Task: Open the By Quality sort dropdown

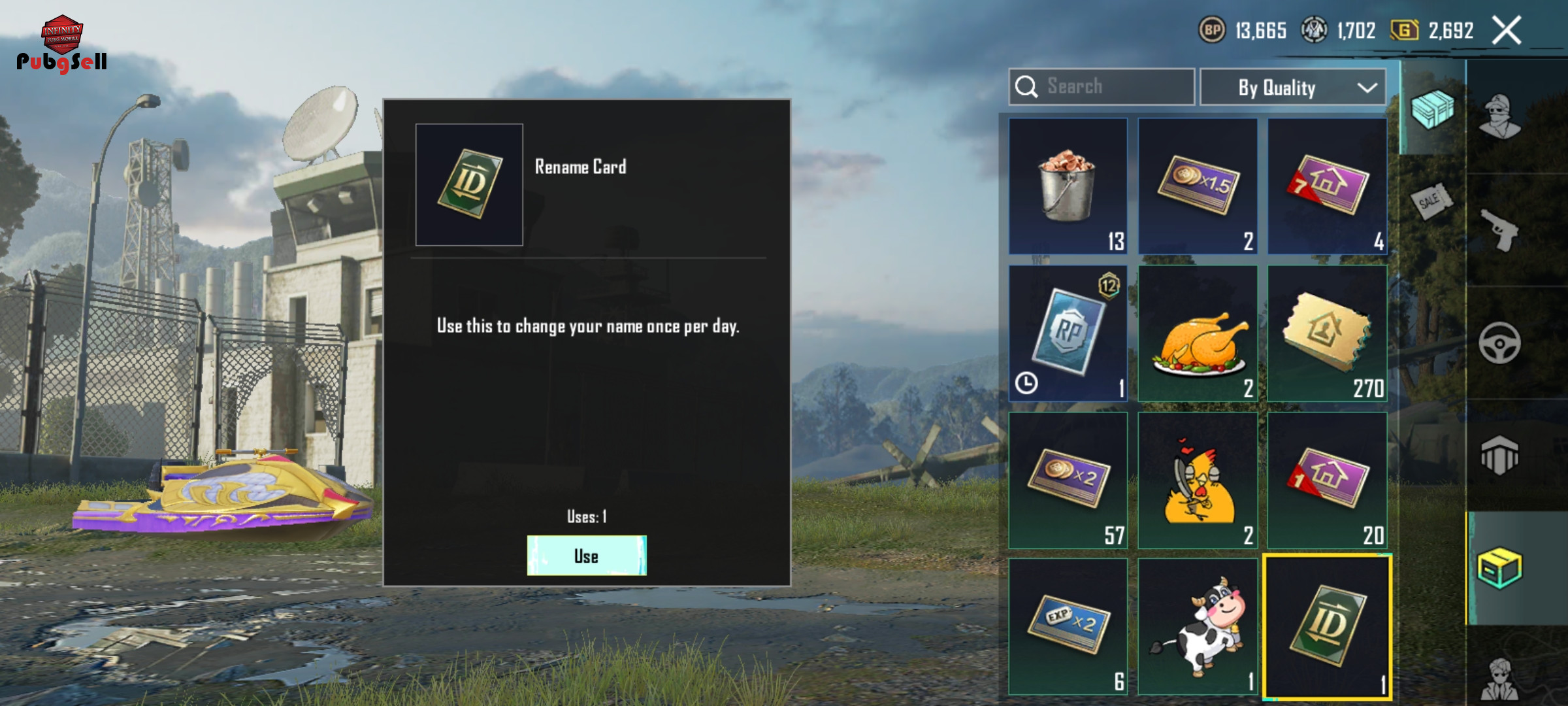Action: [x=1292, y=88]
